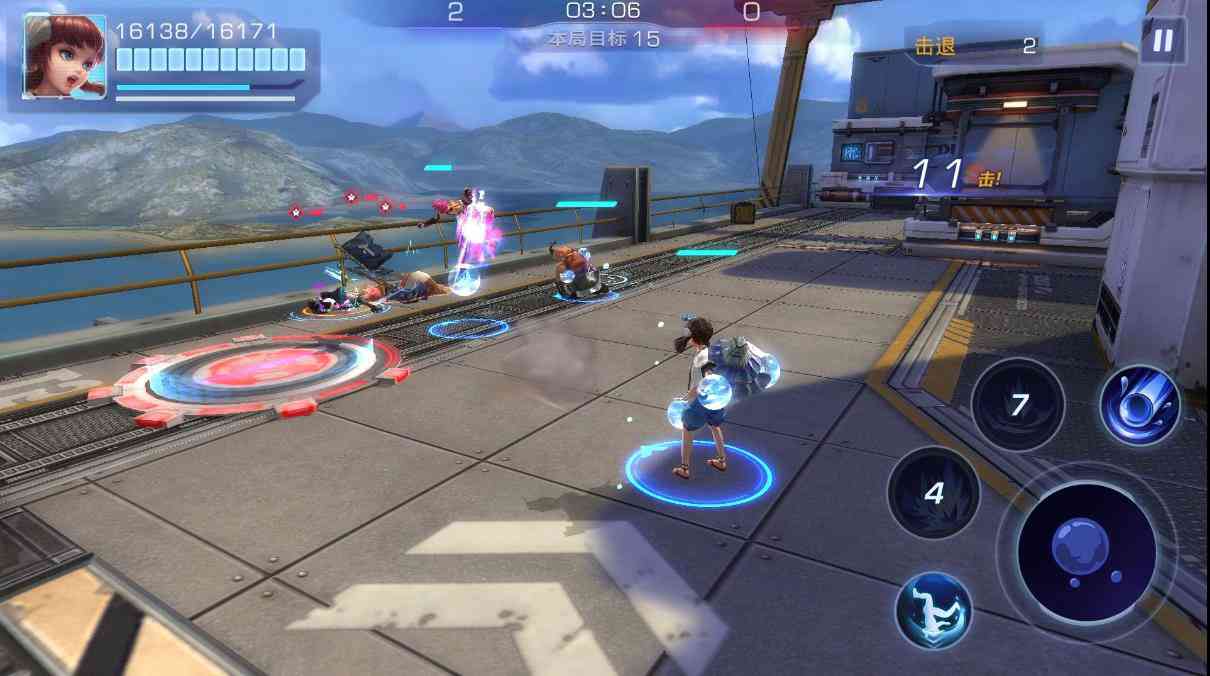Image resolution: width=1210 pixels, height=676 pixels.
Task: Trigger the skill on 4-second cooldown
Action: point(933,492)
